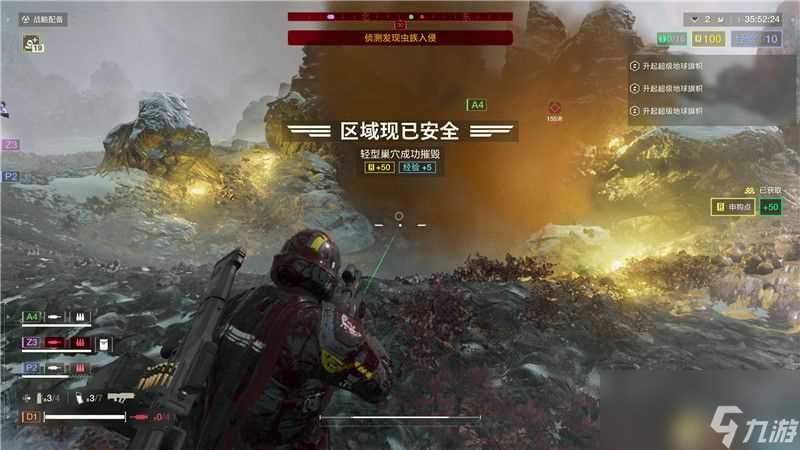Select the equipped rifle weapon icon
Image resolution: width=800 pixels, height=450 pixels.
(x=121, y=397)
